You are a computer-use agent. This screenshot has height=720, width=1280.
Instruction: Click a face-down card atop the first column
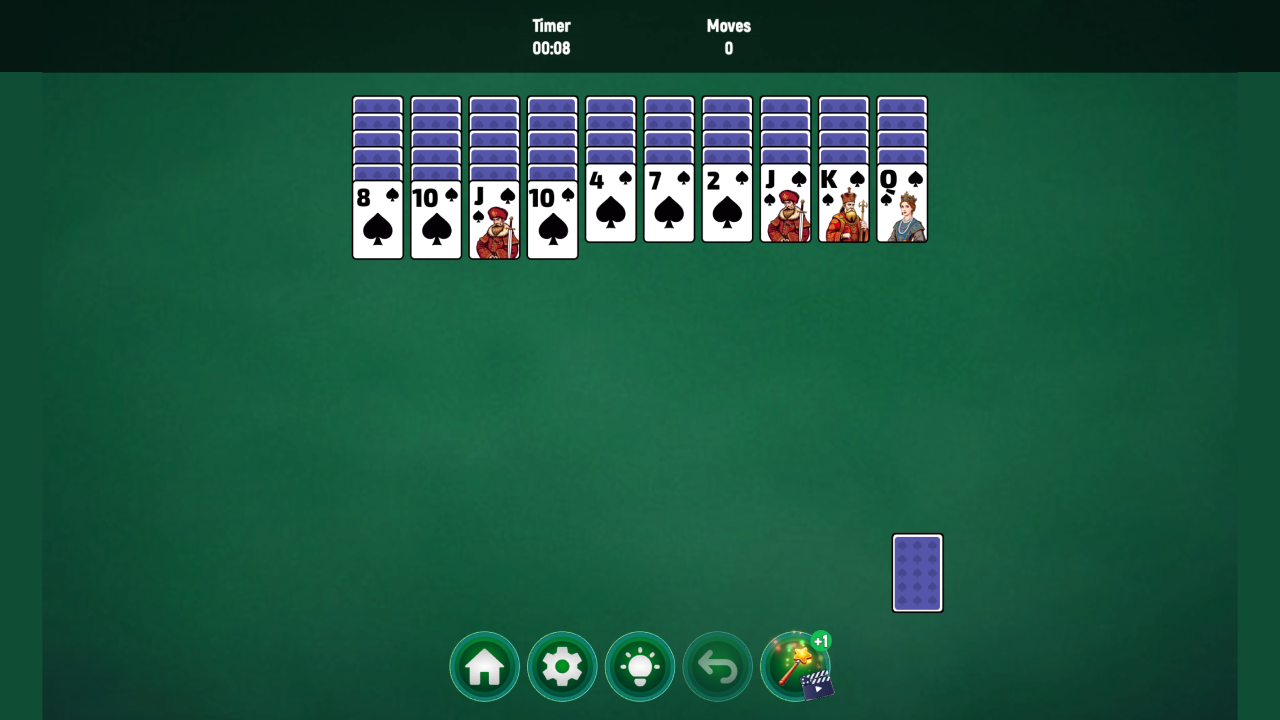click(377, 105)
